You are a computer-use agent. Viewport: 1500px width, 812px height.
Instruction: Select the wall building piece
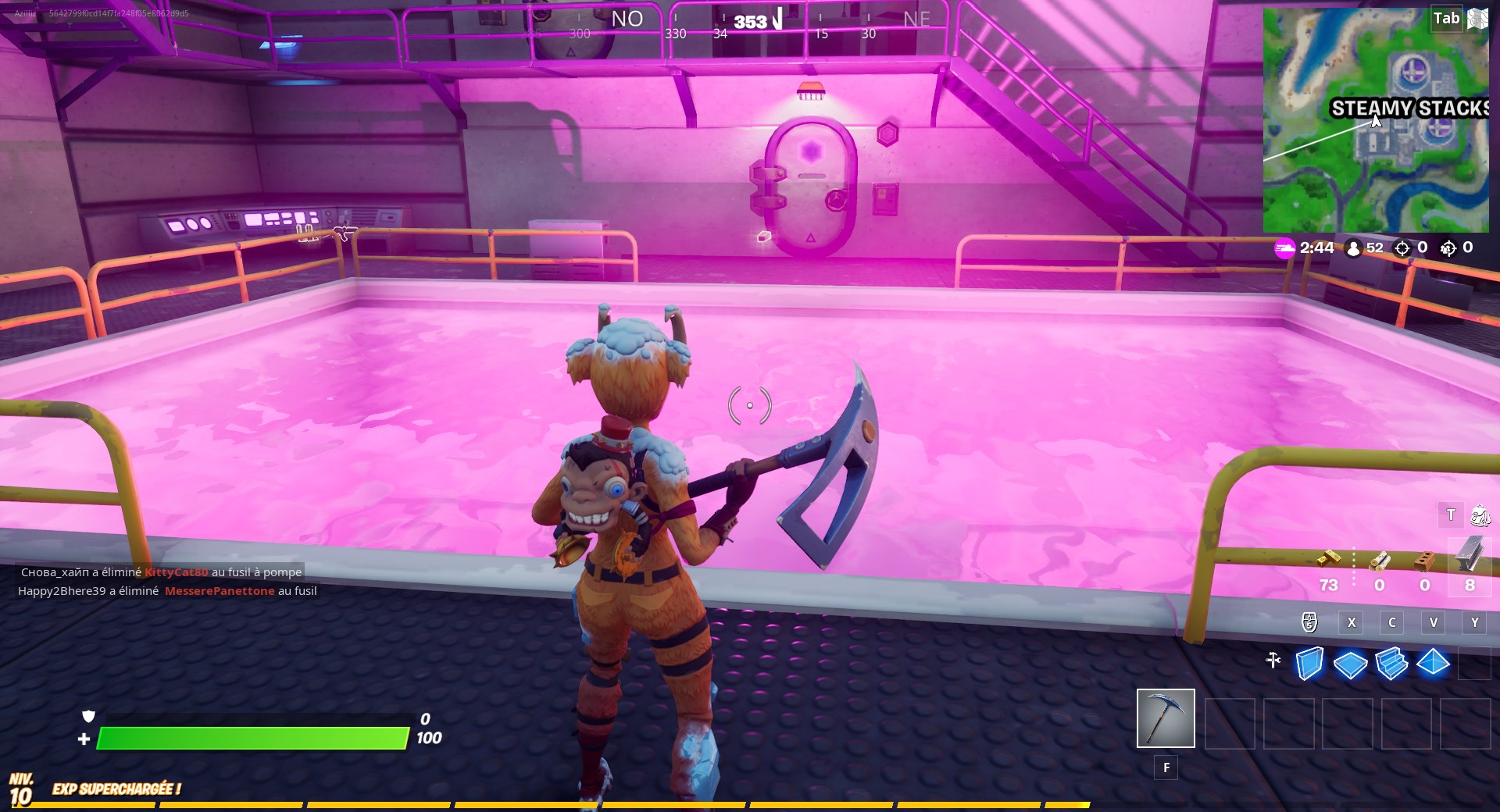1309,664
